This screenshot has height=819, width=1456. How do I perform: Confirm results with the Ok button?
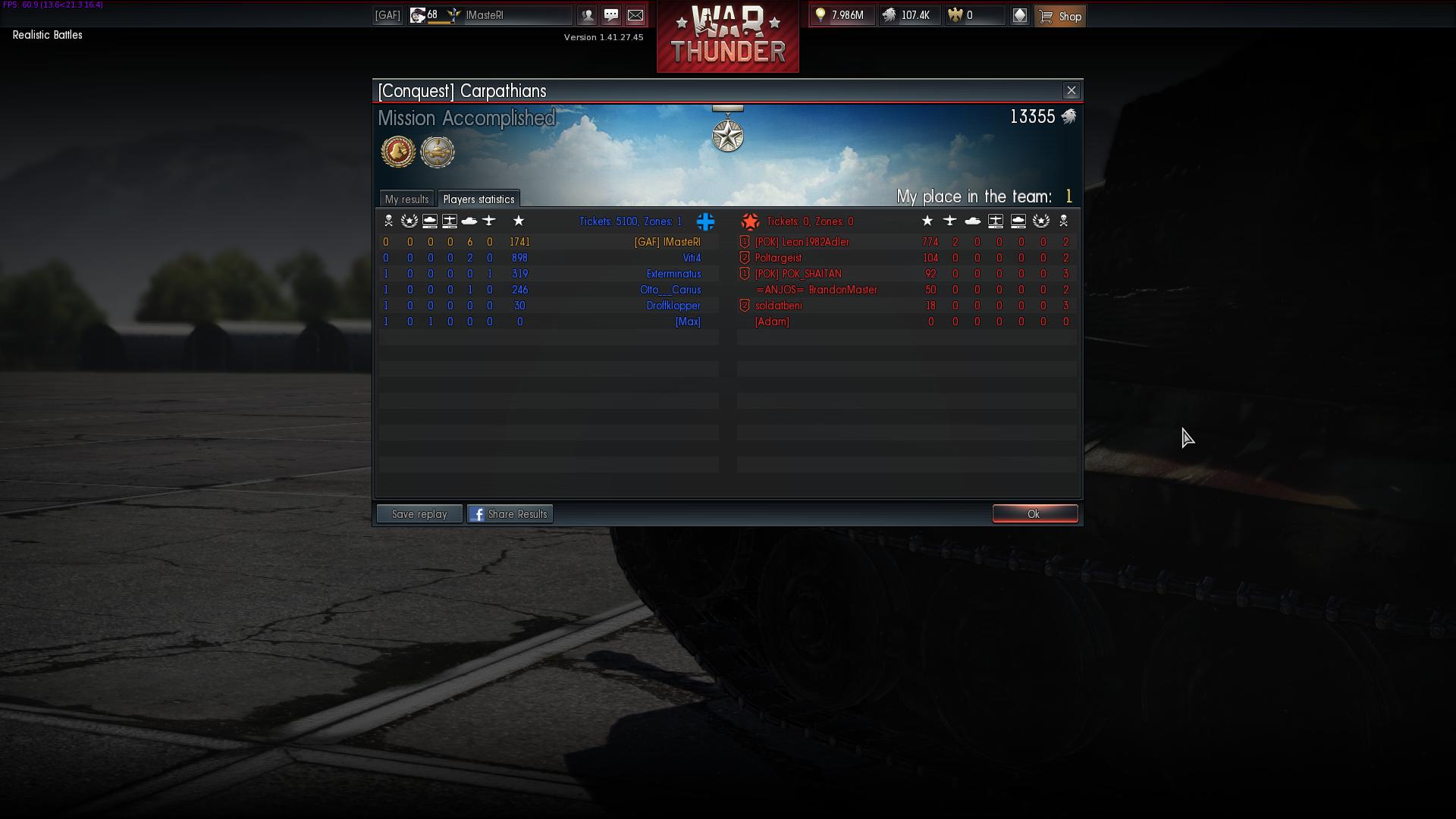click(x=1034, y=514)
